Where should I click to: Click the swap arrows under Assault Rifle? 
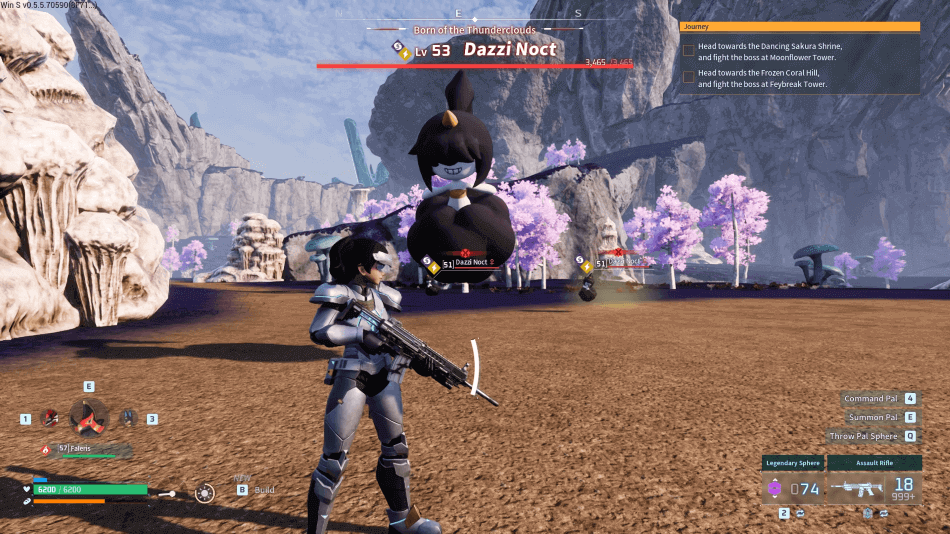click(x=884, y=513)
